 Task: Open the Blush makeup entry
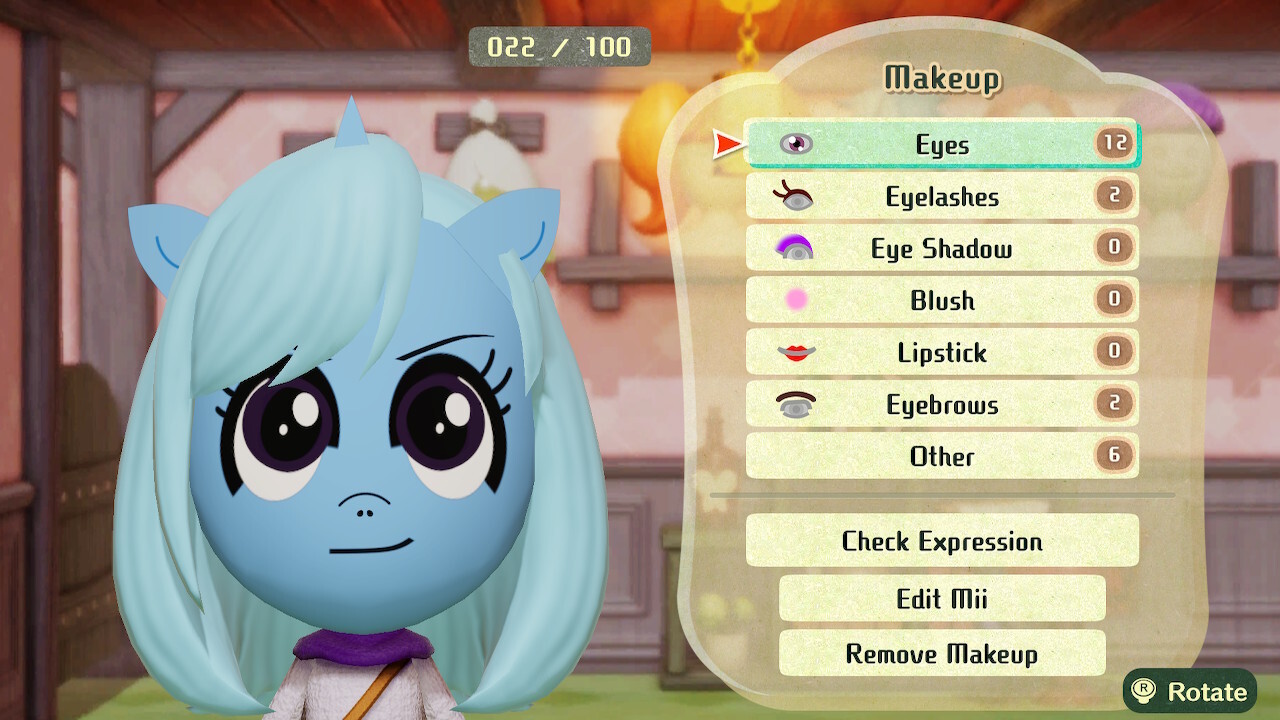tap(941, 301)
